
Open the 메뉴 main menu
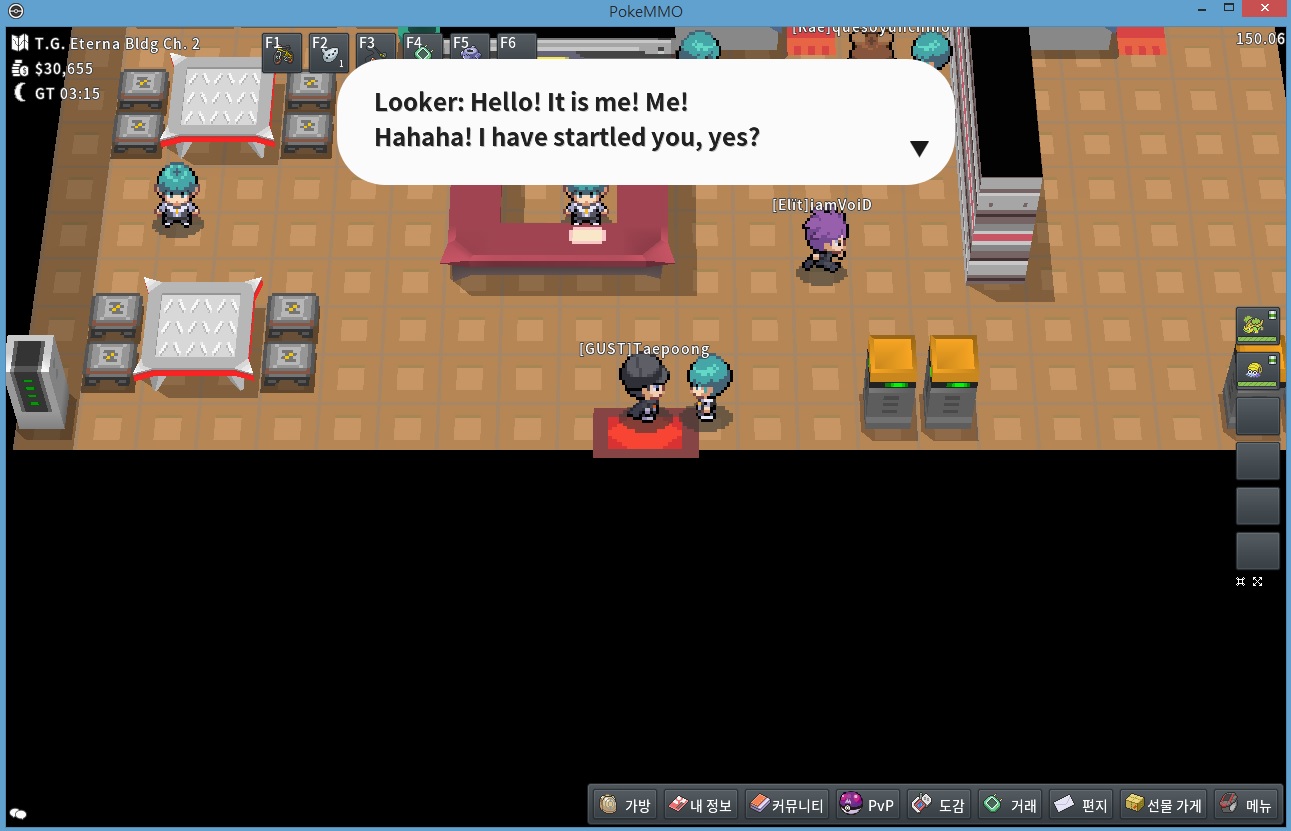point(1246,804)
